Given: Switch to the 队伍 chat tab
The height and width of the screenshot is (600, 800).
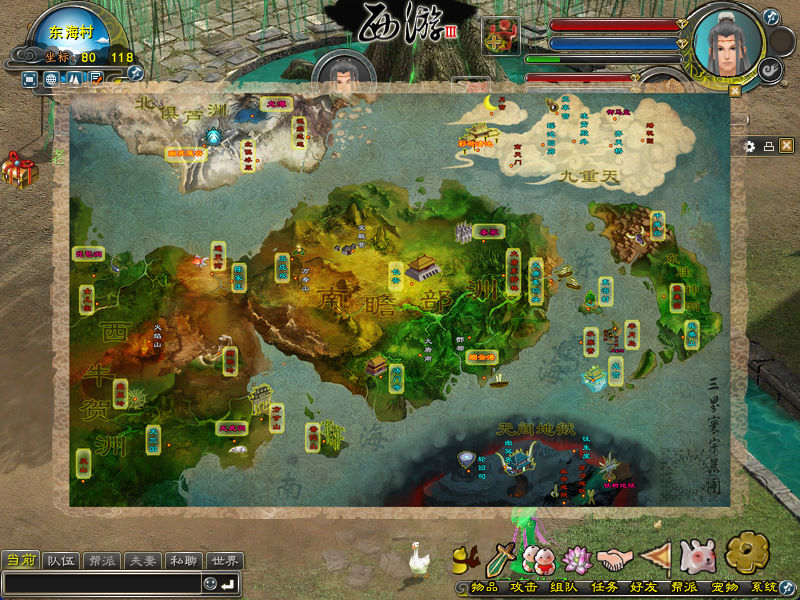Looking at the screenshot, I should (62, 560).
